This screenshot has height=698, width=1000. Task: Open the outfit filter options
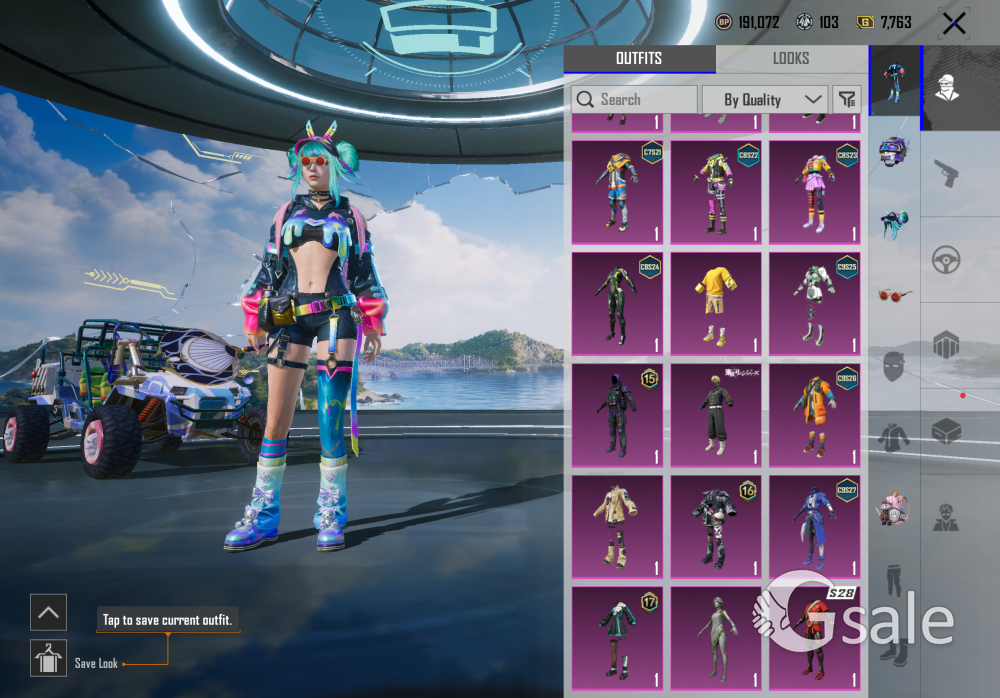click(x=846, y=99)
